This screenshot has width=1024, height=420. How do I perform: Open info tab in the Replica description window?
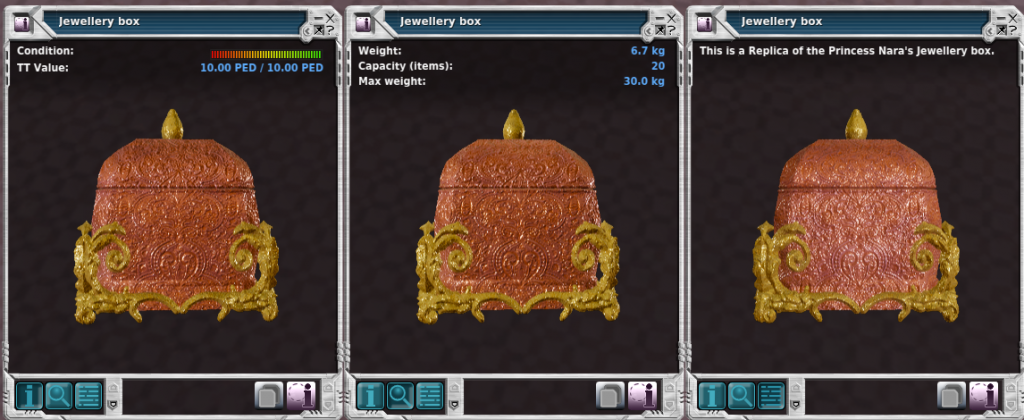pyautogui.click(x=712, y=394)
